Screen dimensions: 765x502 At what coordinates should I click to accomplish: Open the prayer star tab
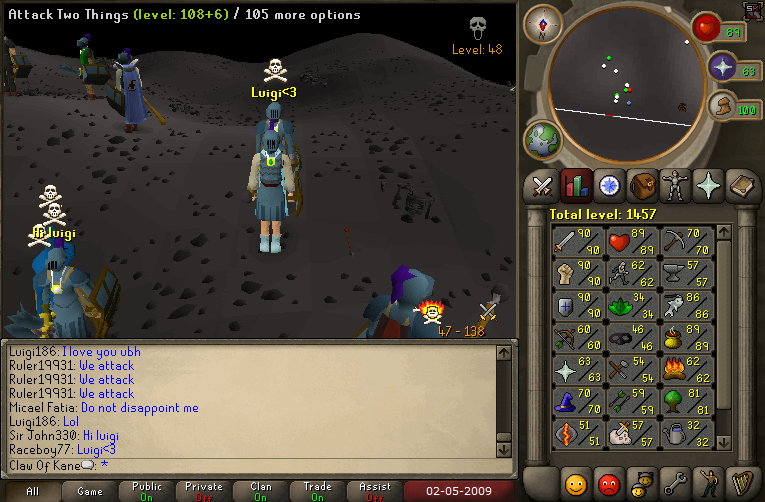click(x=707, y=186)
